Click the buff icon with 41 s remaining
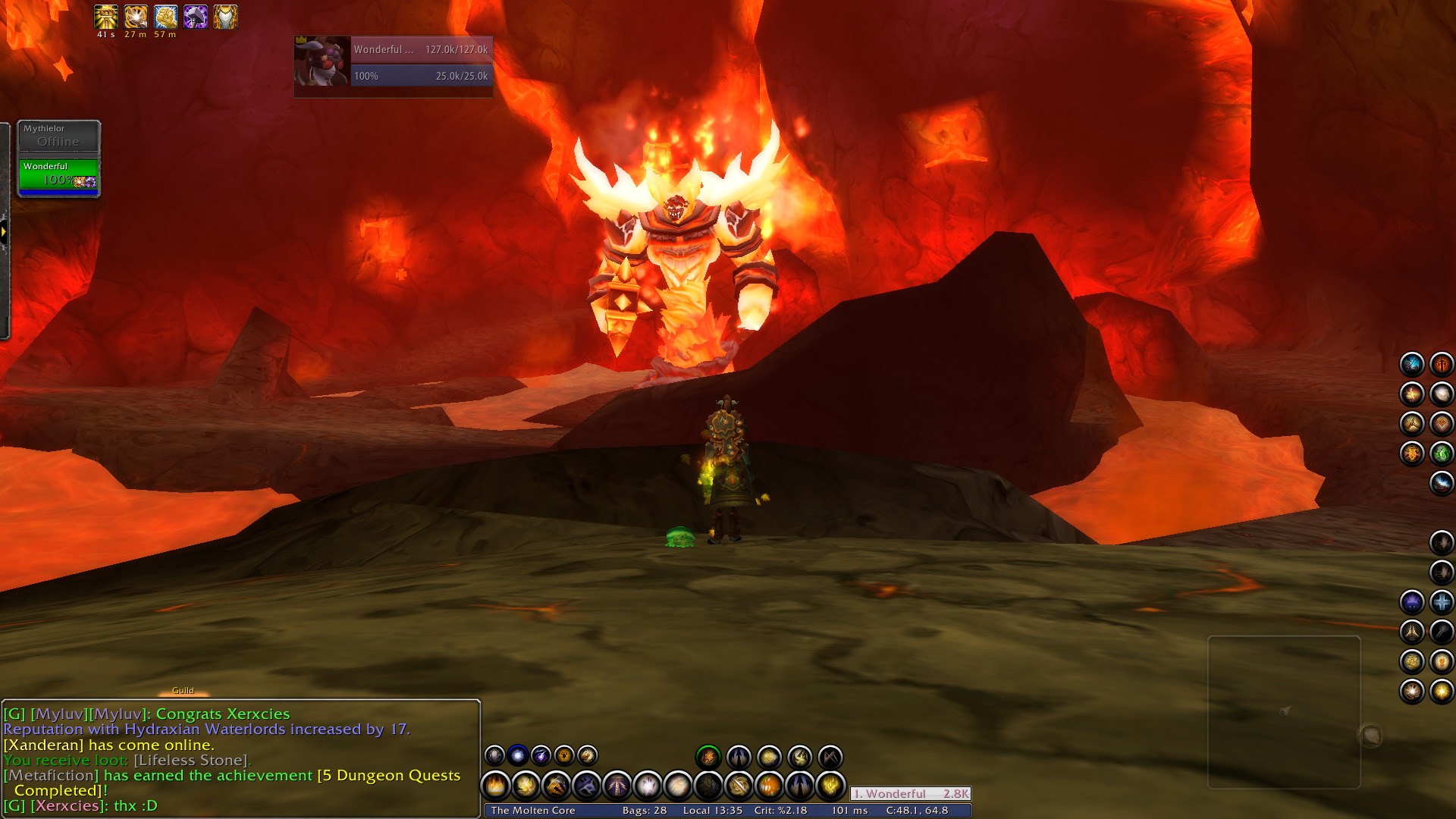The height and width of the screenshot is (819, 1456). point(105,17)
